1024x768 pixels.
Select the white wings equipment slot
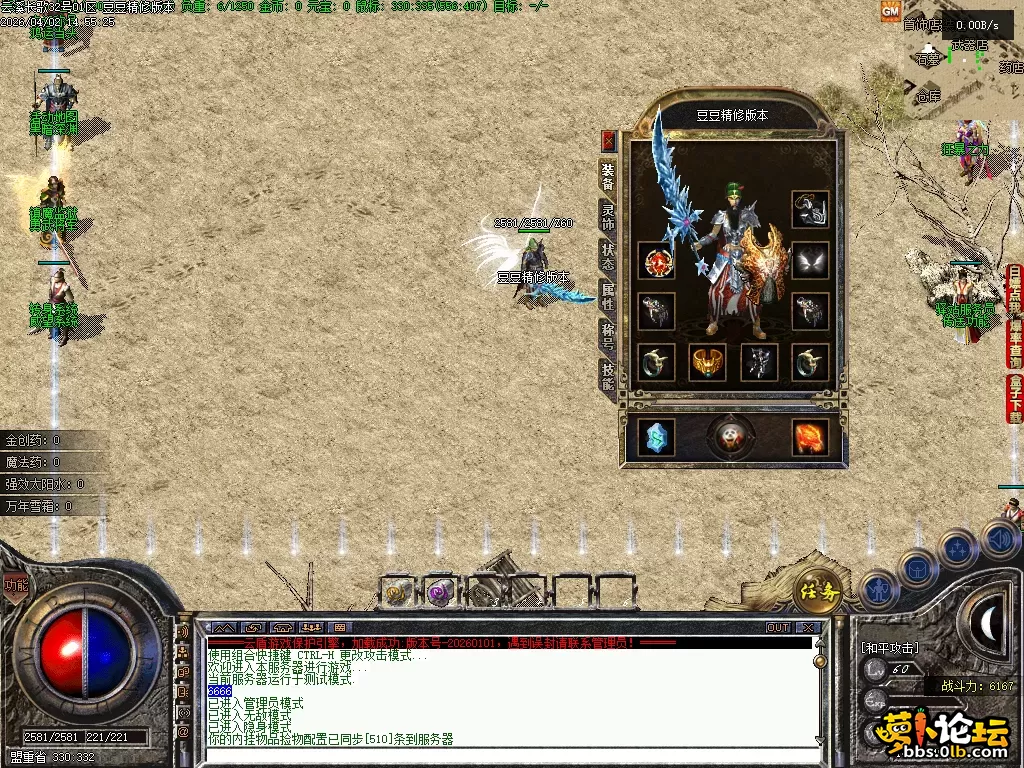point(810,261)
